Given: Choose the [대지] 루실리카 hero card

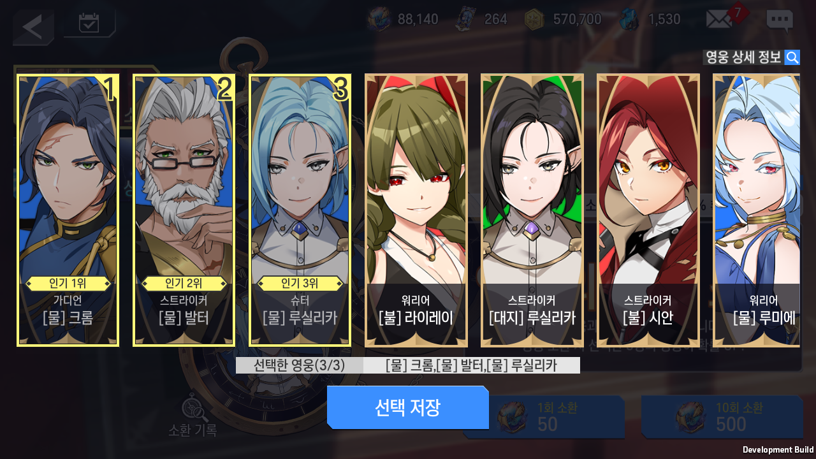Looking at the screenshot, I should coord(532,210).
